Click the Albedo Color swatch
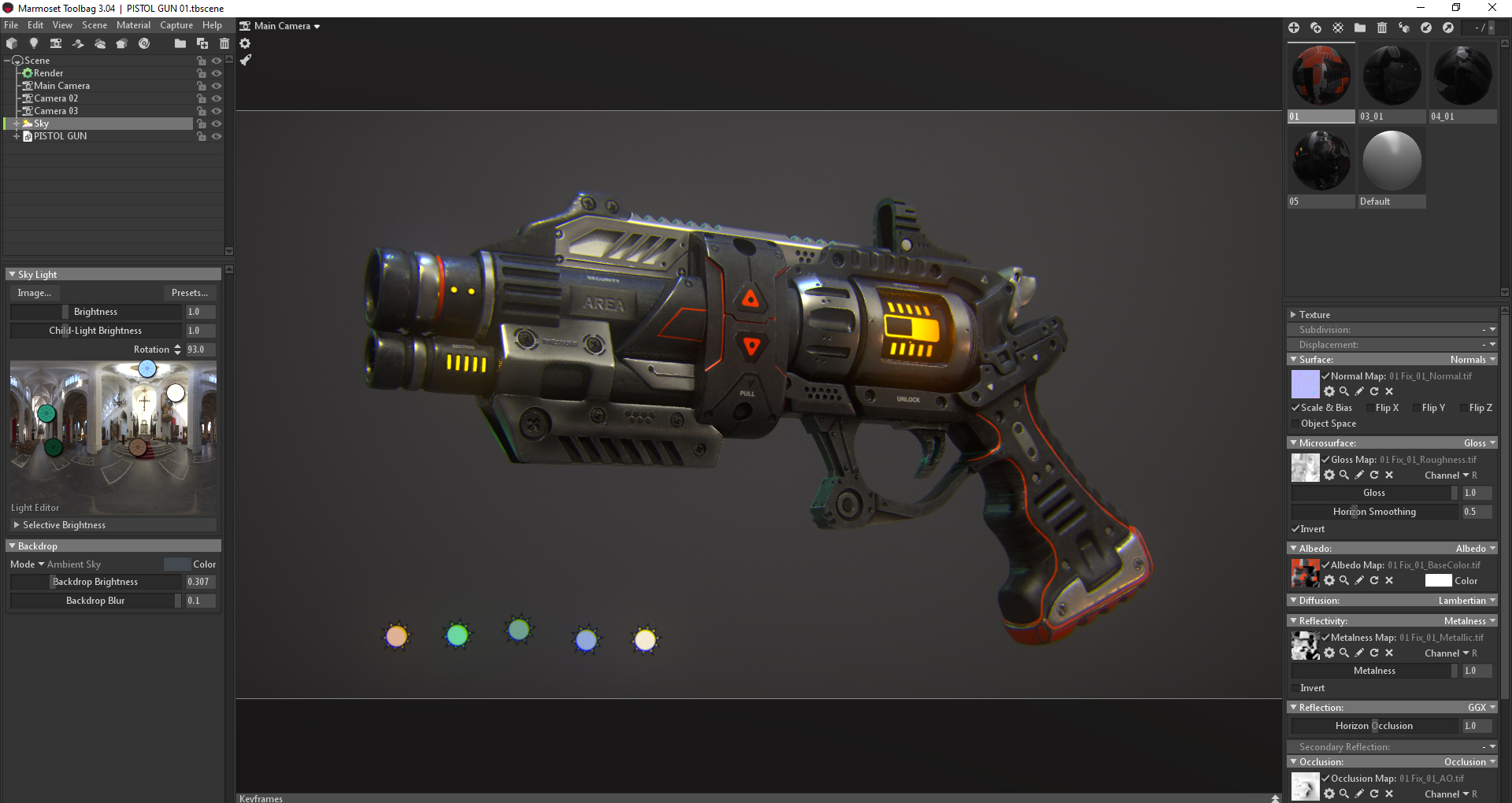The image size is (1512, 803). pos(1438,581)
